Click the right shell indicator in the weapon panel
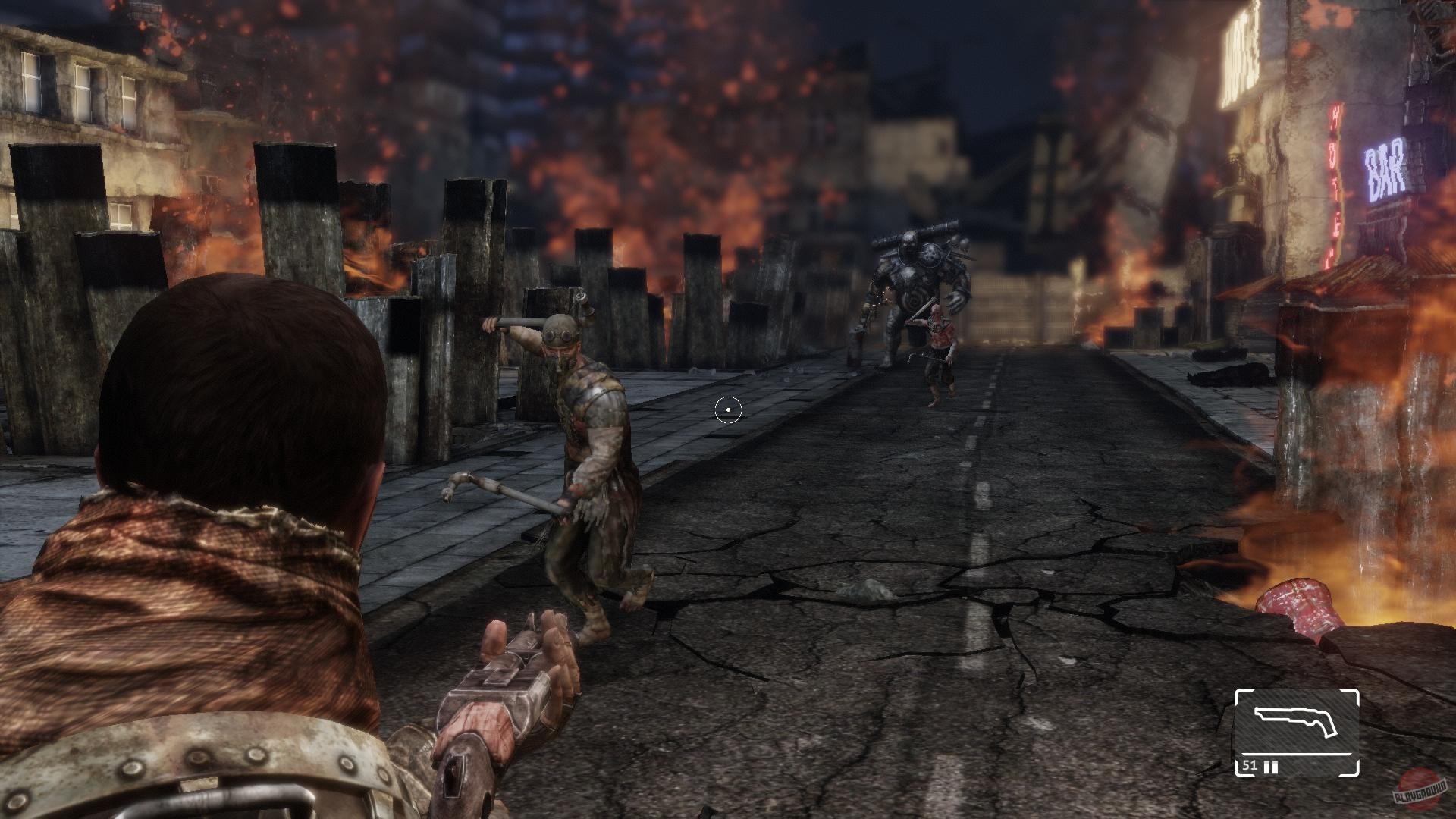Image resolution: width=1456 pixels, height=819 pixels. click(1276, 766)
